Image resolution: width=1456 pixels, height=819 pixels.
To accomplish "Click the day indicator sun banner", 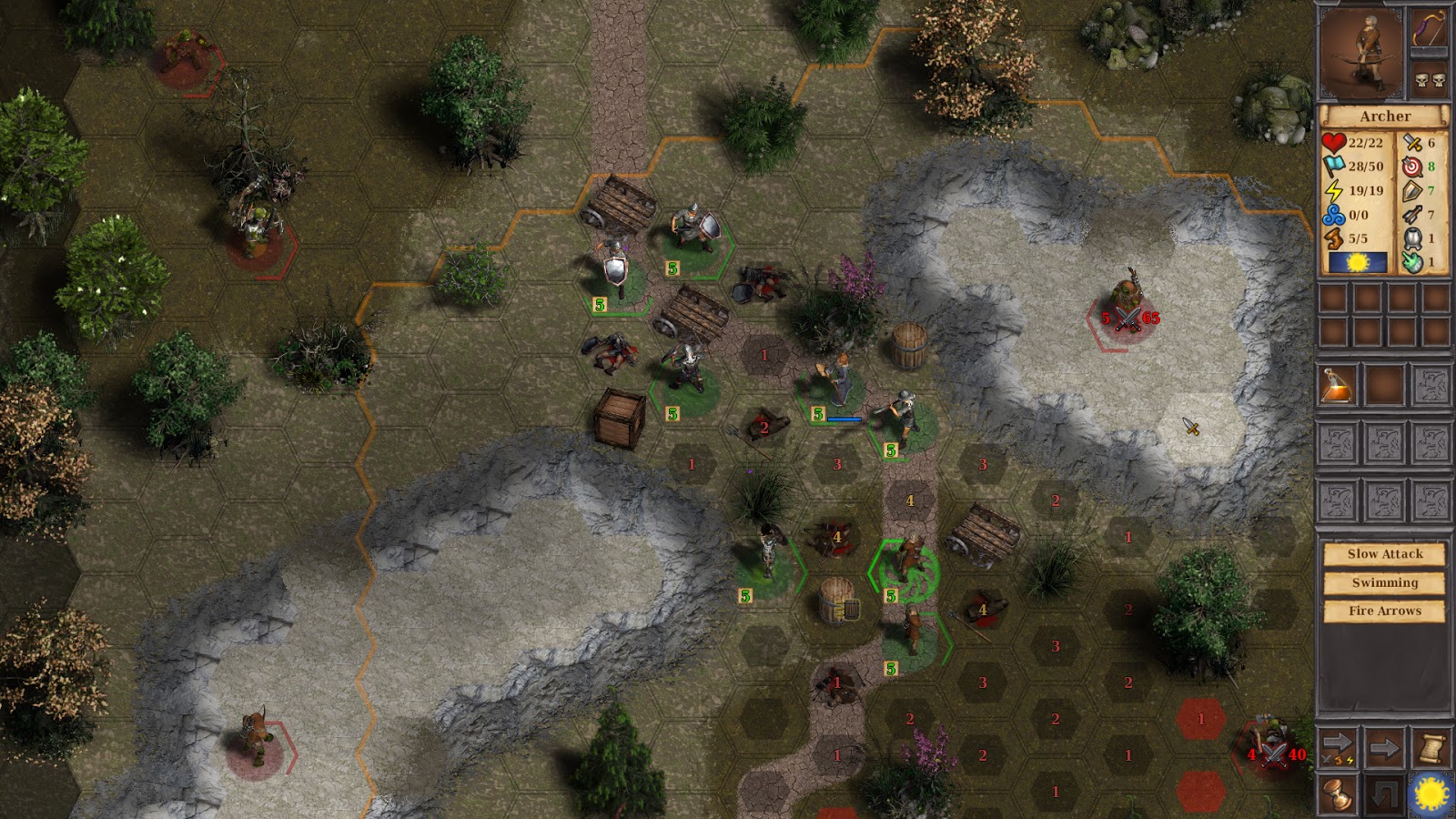I will tap(1358, 261).
